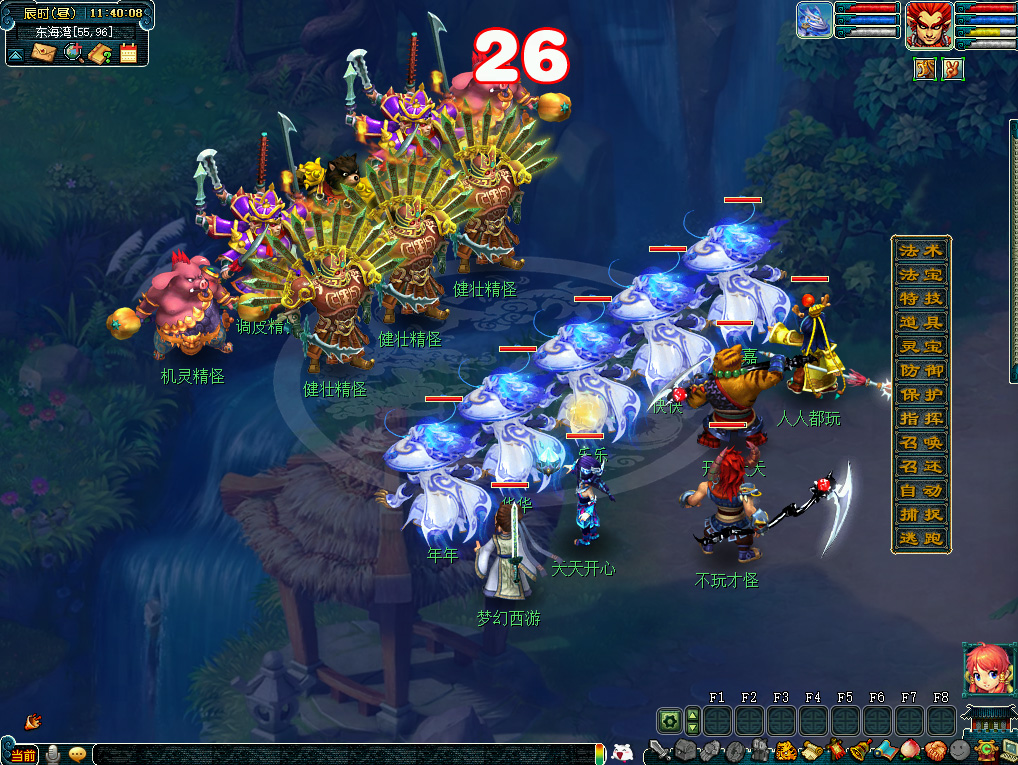This screenshot has width=1018, height=765.
Task: Select 逃跑 to flee the battle
Action: coord(921,538)
